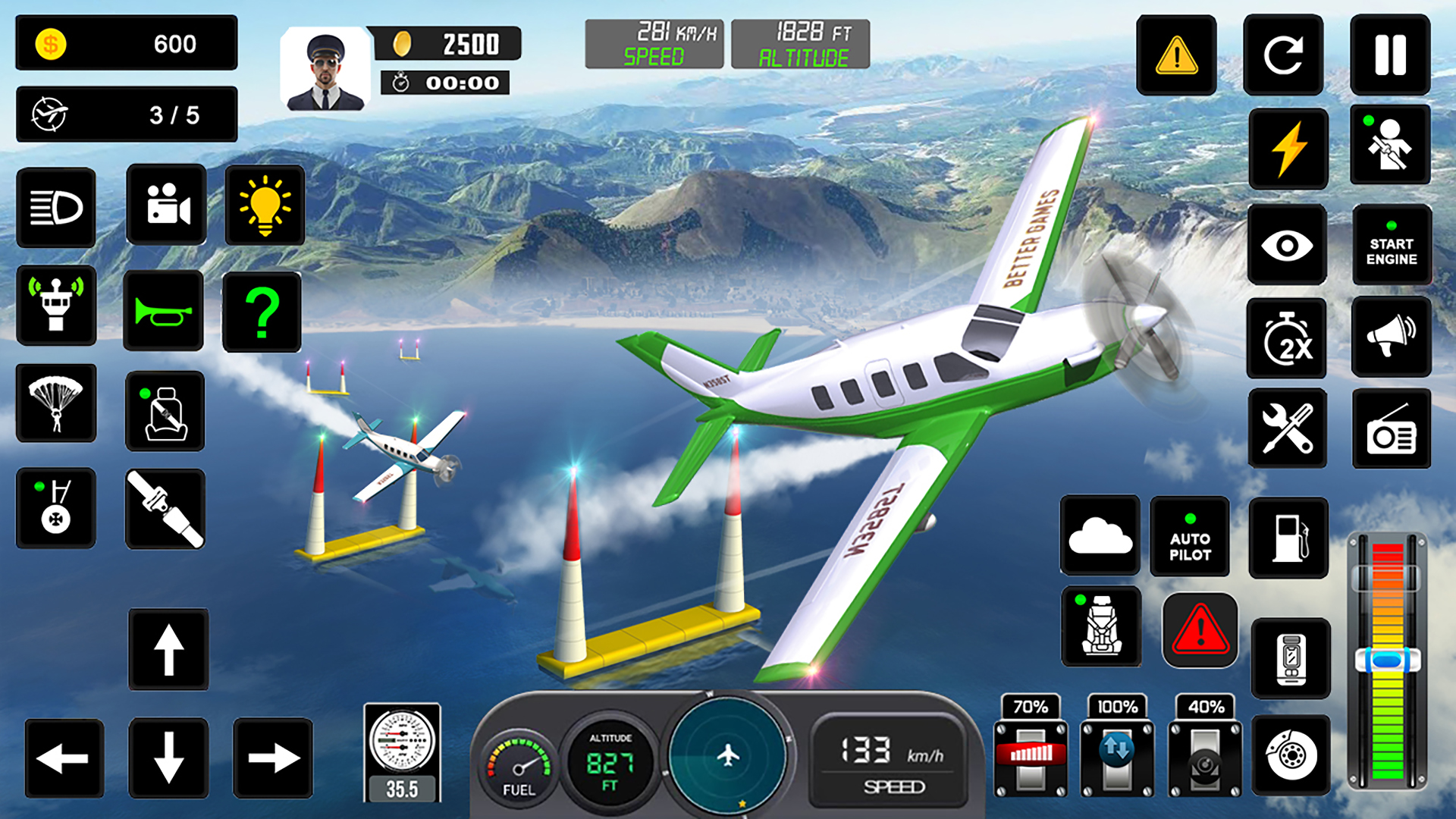Click the pilot avatar portrait
This screenshot has width=1456, height=819.
[x=328, y=64]
